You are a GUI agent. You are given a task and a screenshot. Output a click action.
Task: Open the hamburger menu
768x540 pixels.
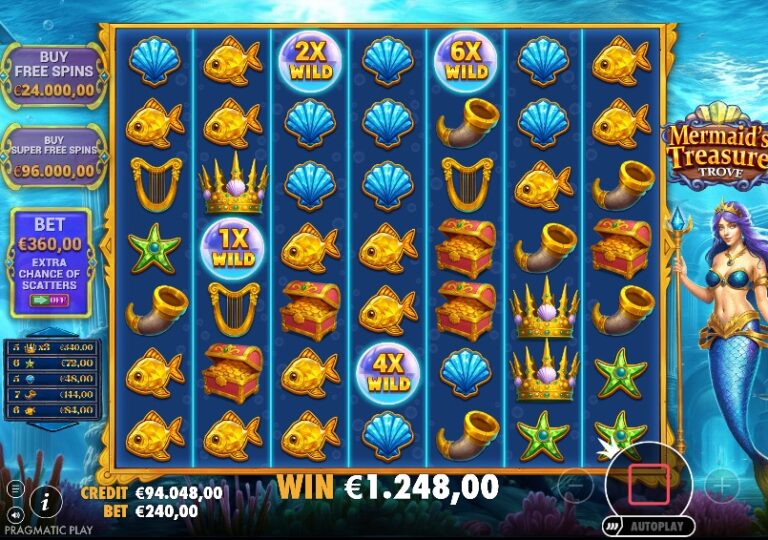point(16,489)
